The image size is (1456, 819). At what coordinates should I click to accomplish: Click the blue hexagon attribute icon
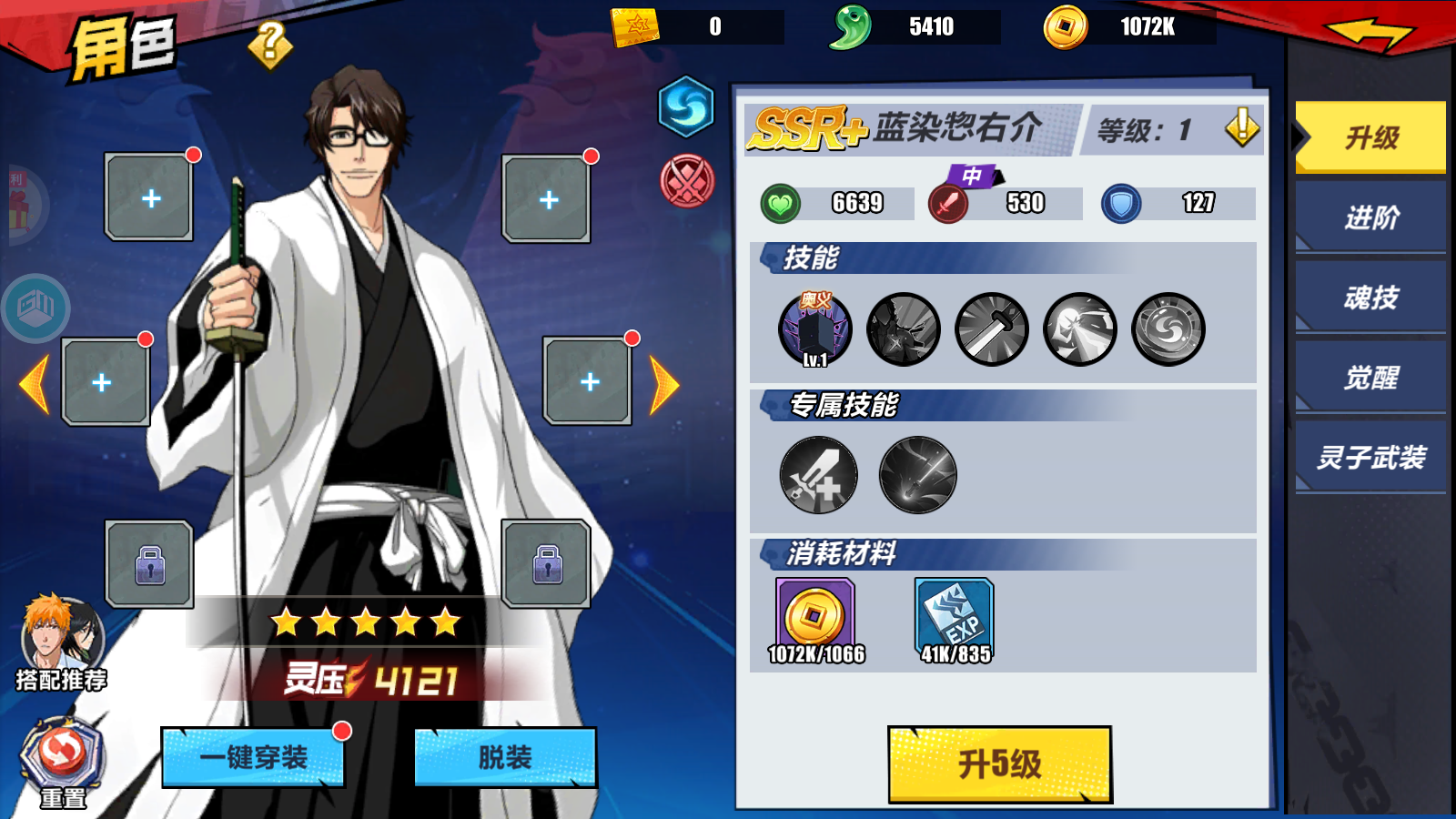tap(684, 113)
